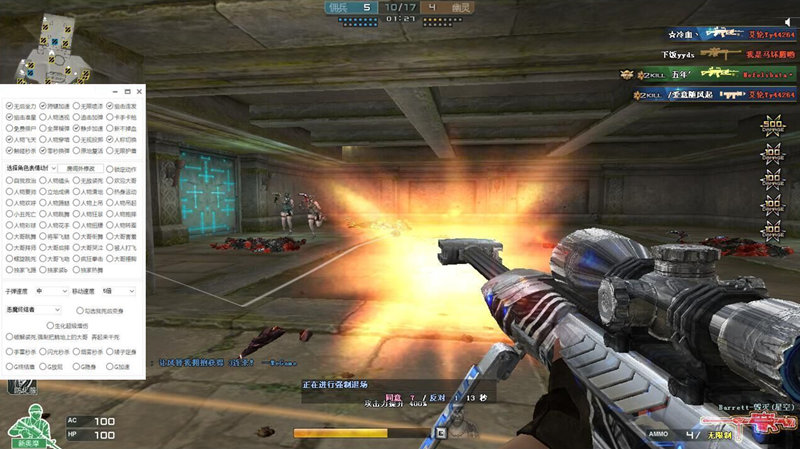Screen dimensions: 800x449
Task: Close the cheat panel window
Action: [139, 91]
